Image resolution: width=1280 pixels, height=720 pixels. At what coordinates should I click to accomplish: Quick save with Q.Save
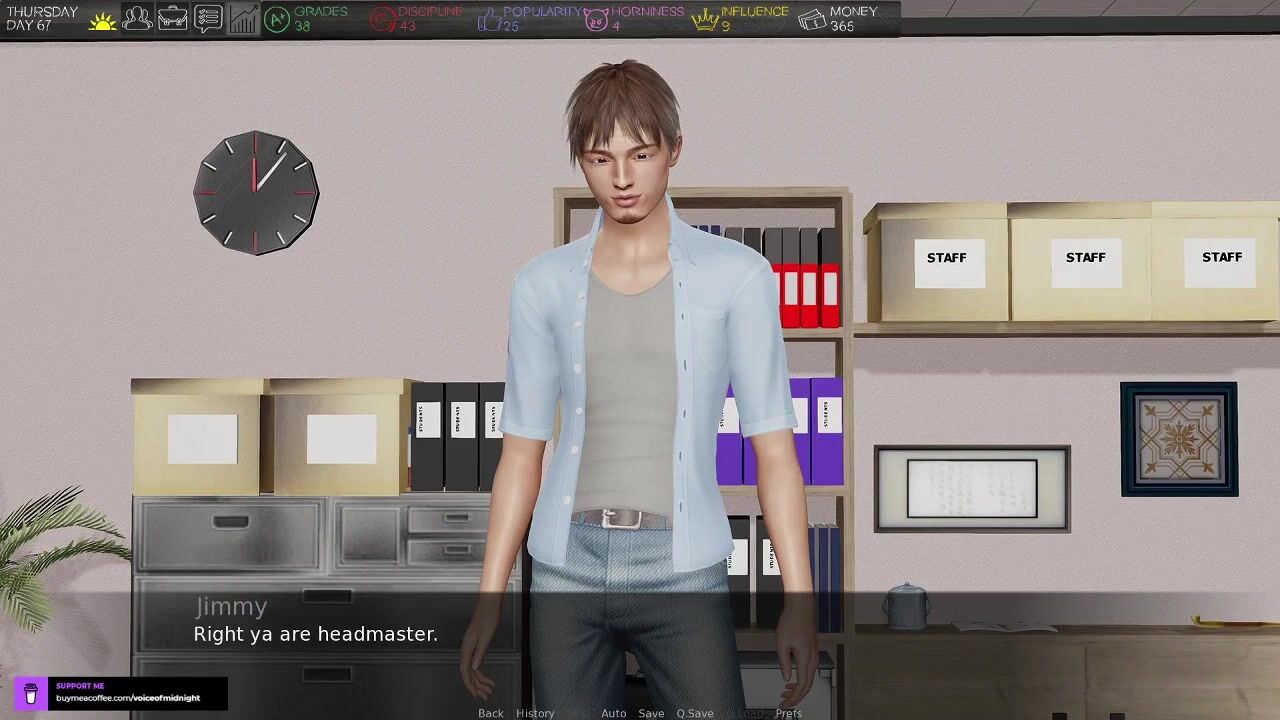[695, 713]
